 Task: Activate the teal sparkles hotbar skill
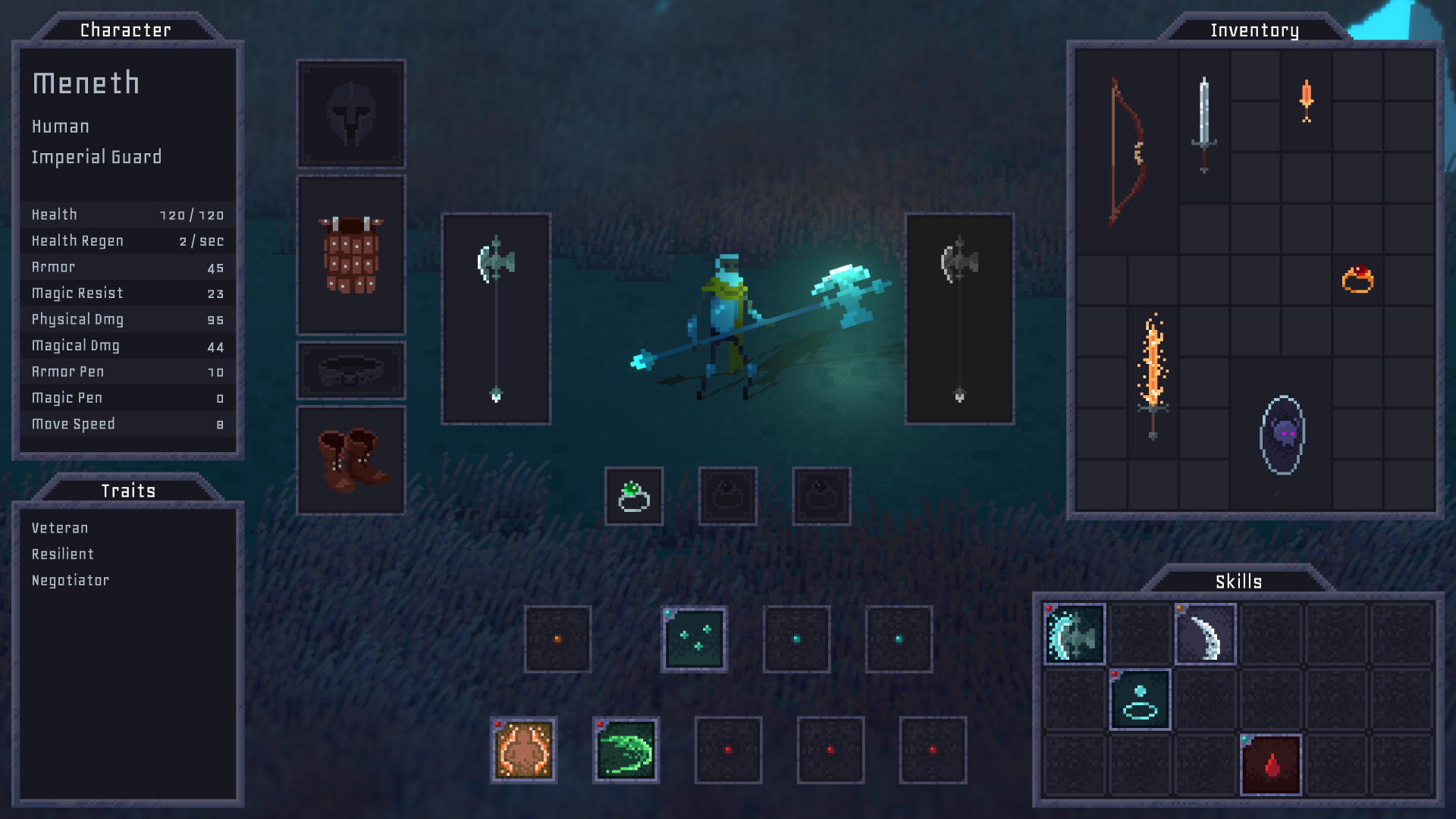pyautogui.click(x=694, y=639)
